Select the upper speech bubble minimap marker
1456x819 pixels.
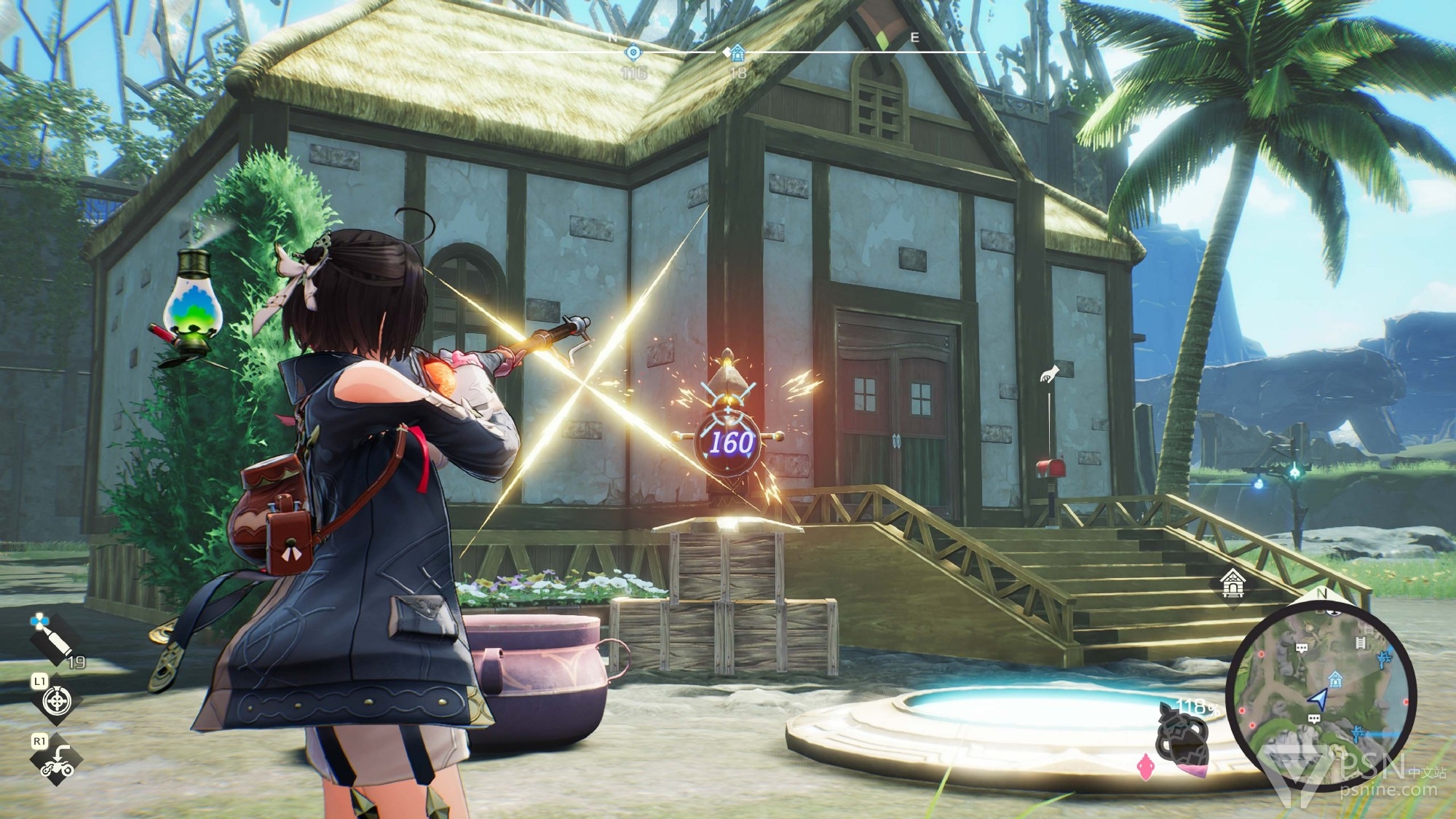(1302, 647)
